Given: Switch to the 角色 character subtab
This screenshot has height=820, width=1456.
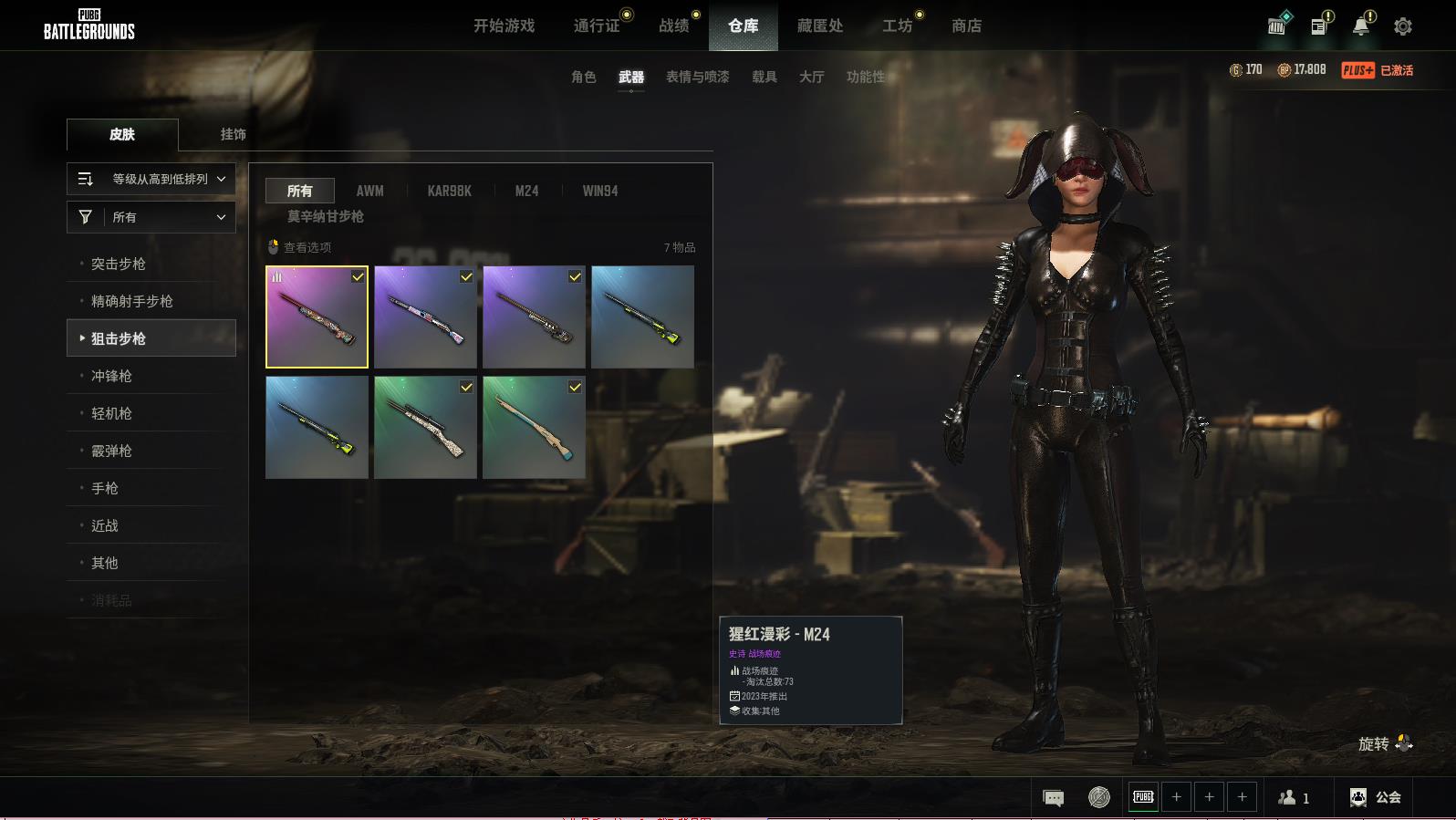Looking at the screenshot, I should tap(584, 77).
